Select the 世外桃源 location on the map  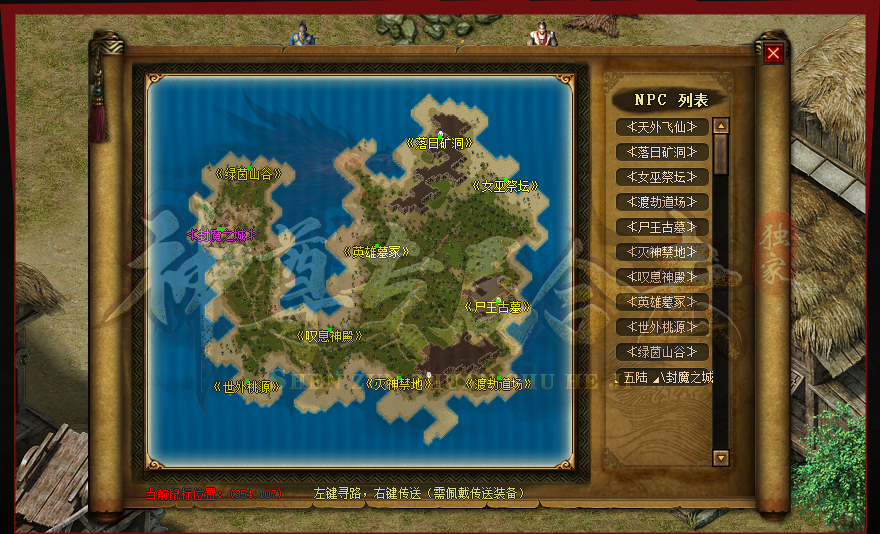[x=247, y=385]
